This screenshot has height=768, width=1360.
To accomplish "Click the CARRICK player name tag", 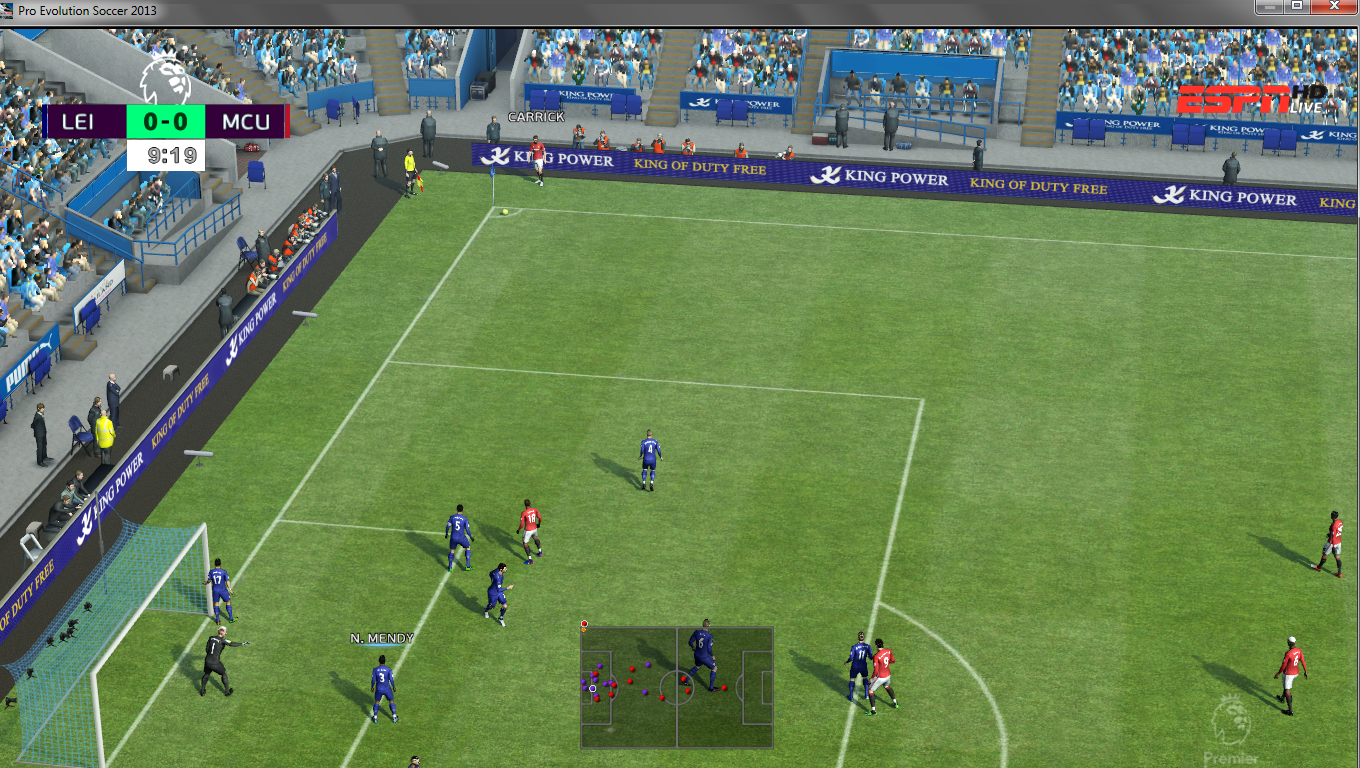I will coord(534,116).
